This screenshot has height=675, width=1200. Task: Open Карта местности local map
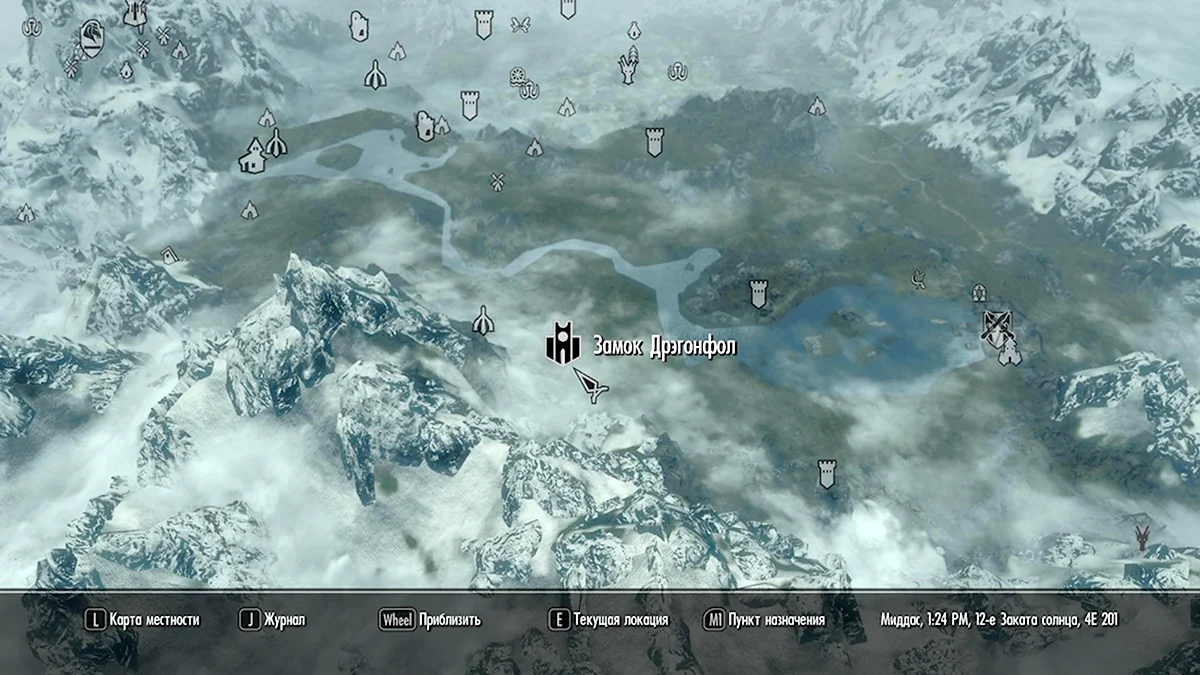[143, 620]
